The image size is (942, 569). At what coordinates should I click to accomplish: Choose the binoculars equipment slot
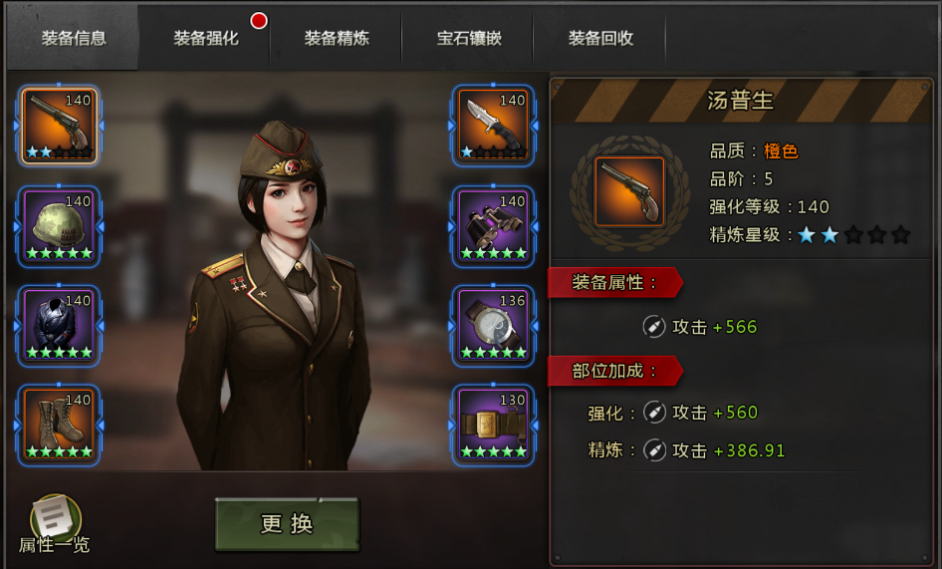point(493,226)
